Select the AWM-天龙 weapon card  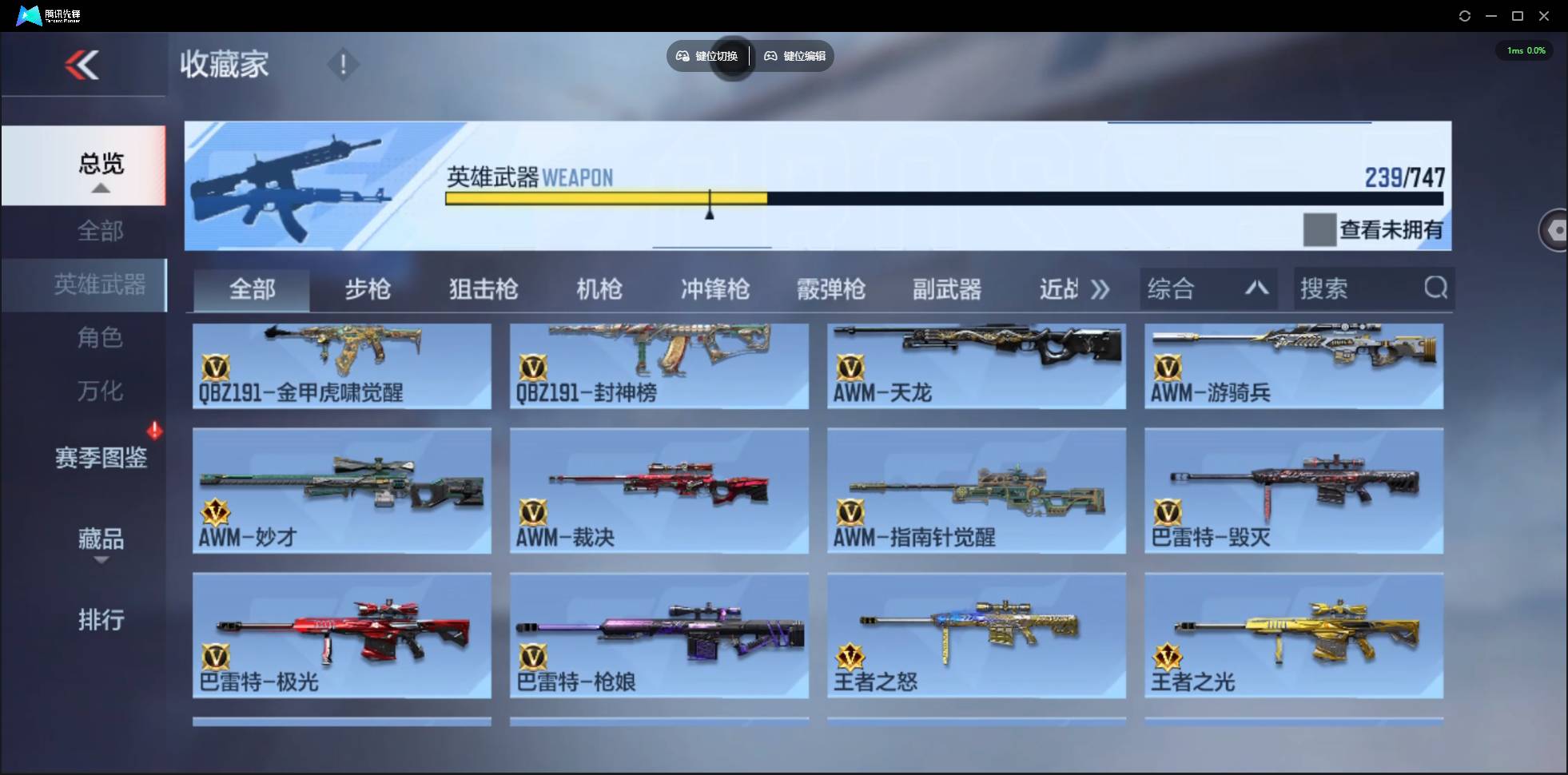pyautogui.click(x=976, y=366)
